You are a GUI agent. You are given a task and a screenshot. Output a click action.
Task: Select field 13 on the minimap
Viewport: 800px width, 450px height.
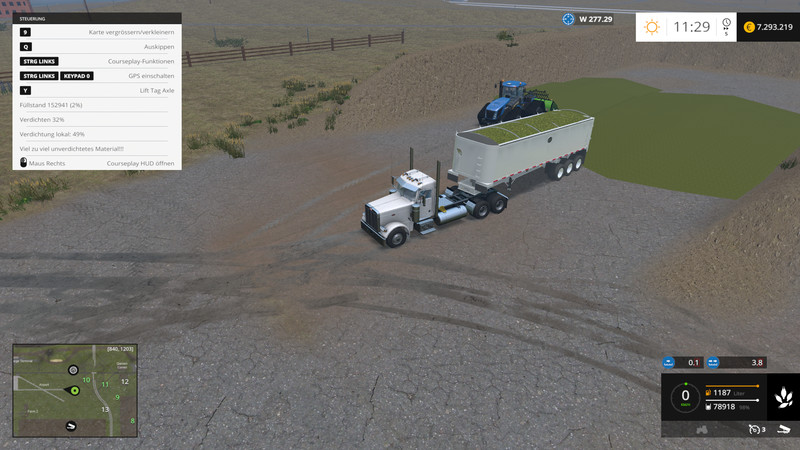click(x=105, y=409)
